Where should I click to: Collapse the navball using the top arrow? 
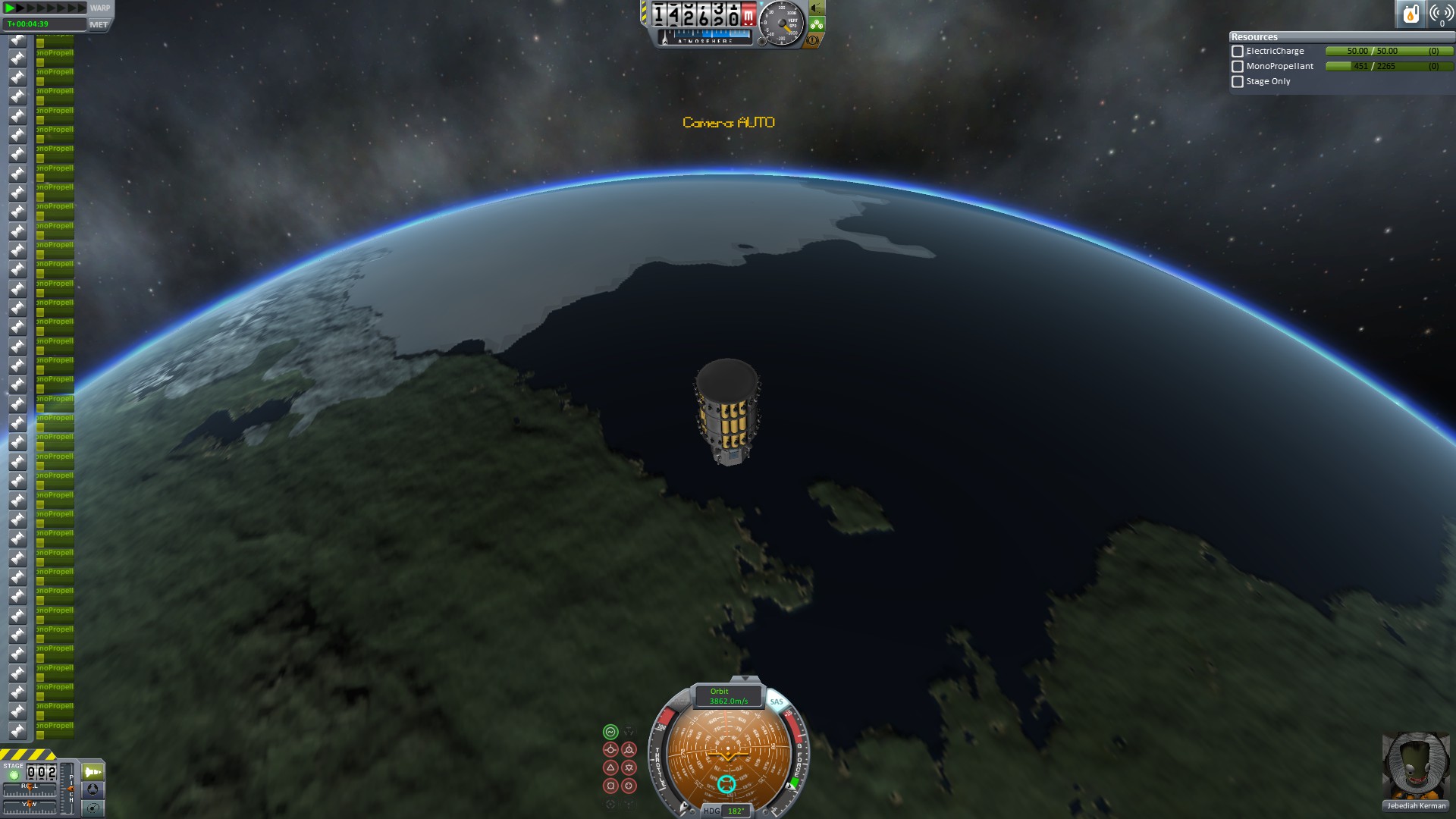(x=745, y=679)
